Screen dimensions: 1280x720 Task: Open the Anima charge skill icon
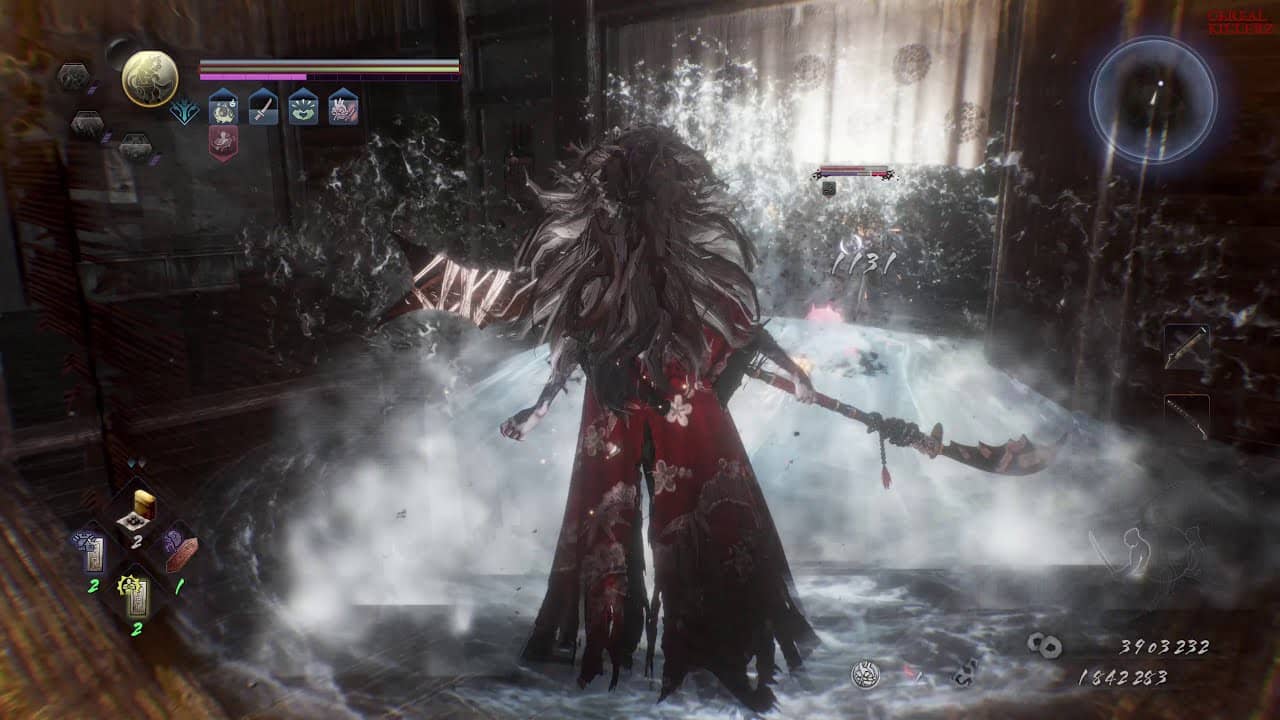[x=184, y=112]
